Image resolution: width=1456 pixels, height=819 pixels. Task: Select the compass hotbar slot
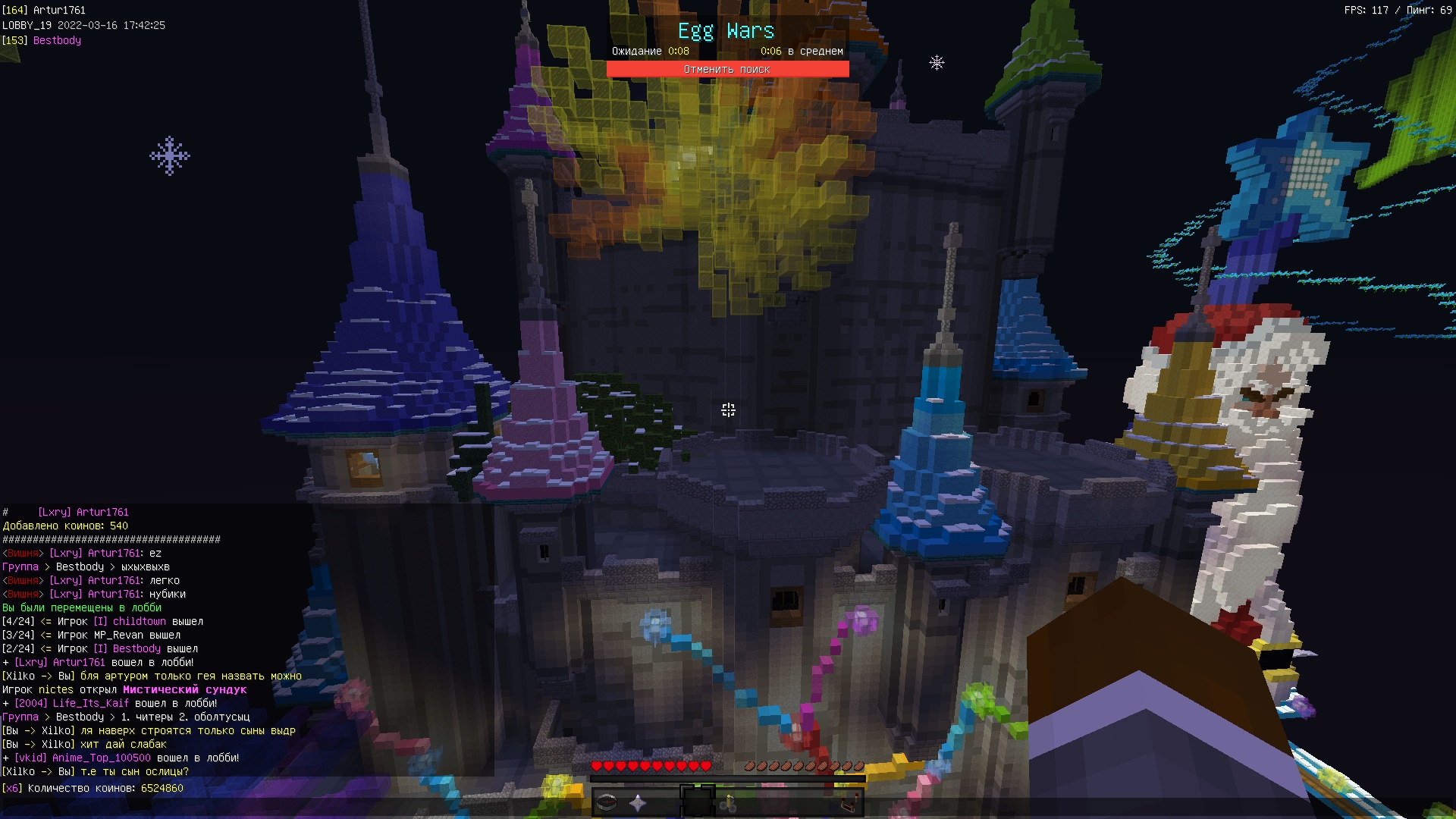click(607, 802)
